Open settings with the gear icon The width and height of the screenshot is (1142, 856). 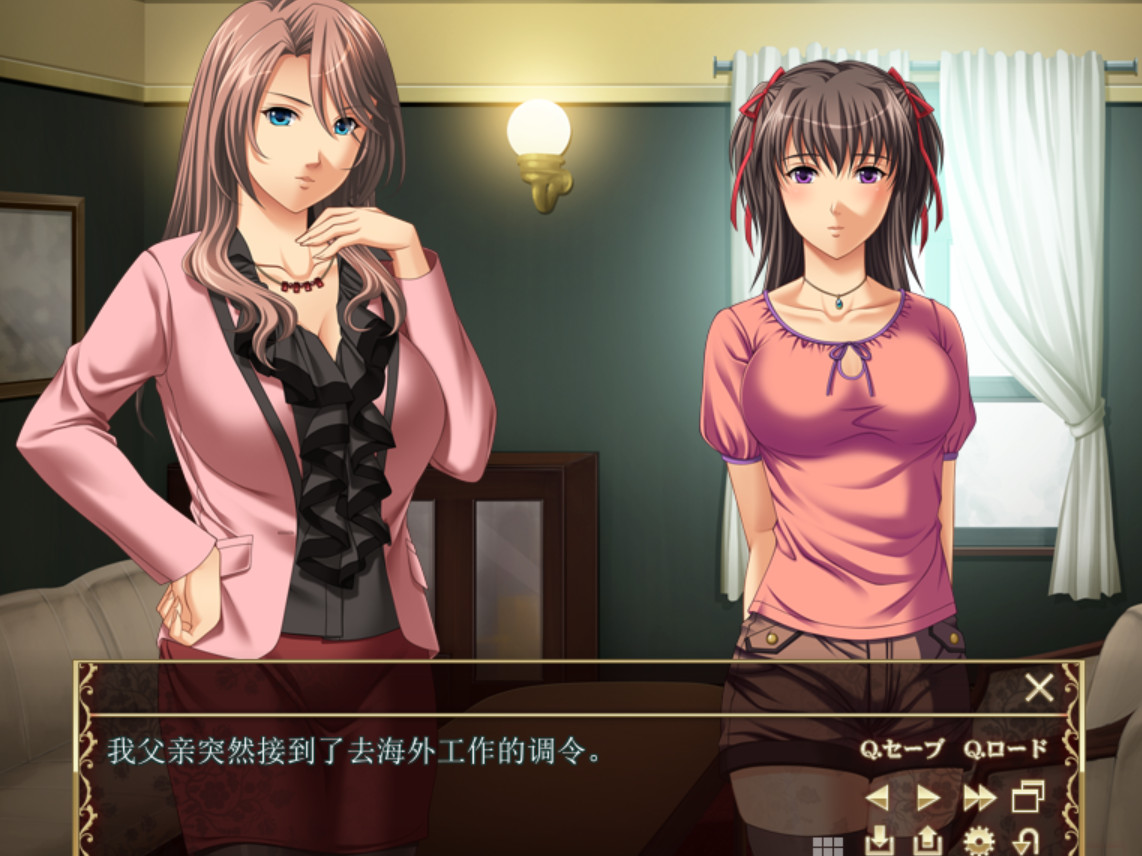pyautogui.click(x=977, y=841)
